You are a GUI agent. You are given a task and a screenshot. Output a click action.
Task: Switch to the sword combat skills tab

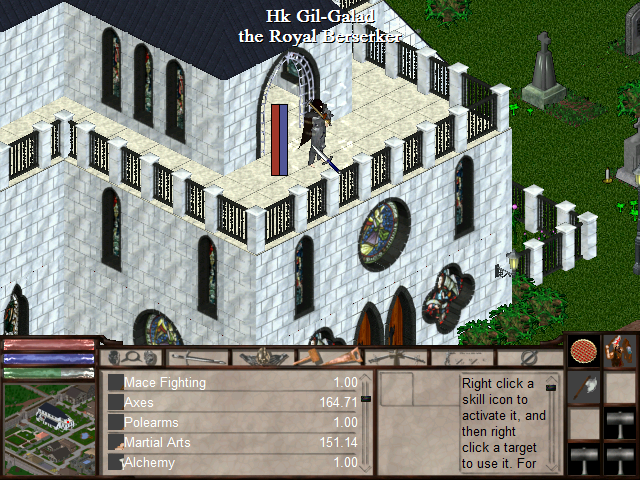[198, 357]
